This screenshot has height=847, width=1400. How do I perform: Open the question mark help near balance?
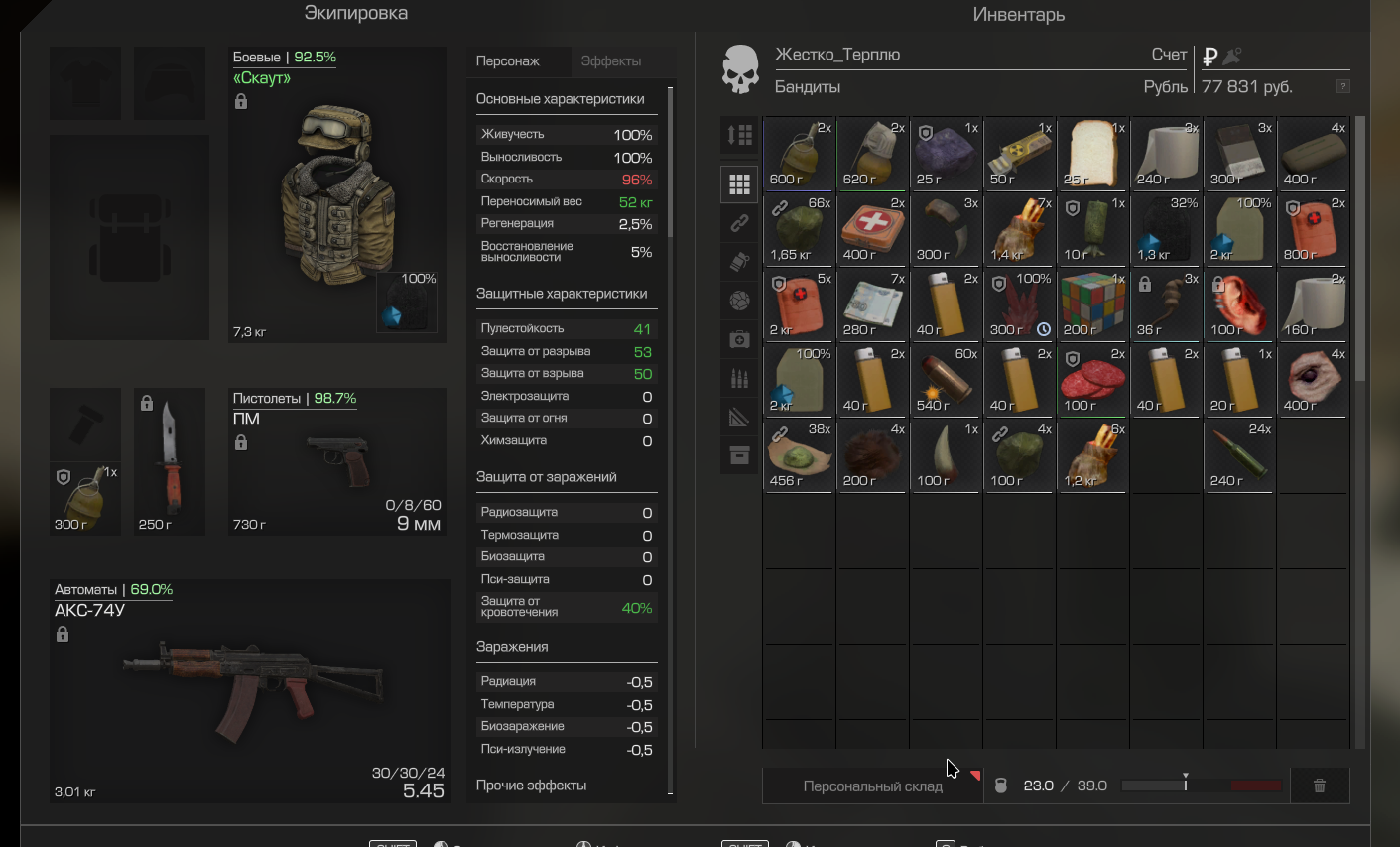coord(1342,86)
